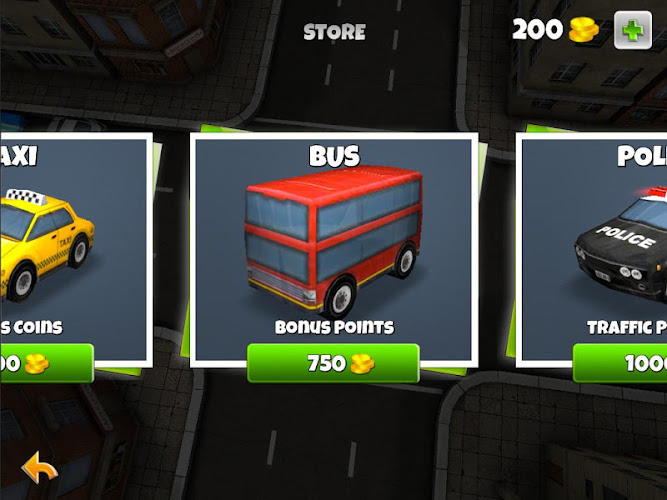
Task: Purchase the Taxi with its green price button
Action: 45,363
